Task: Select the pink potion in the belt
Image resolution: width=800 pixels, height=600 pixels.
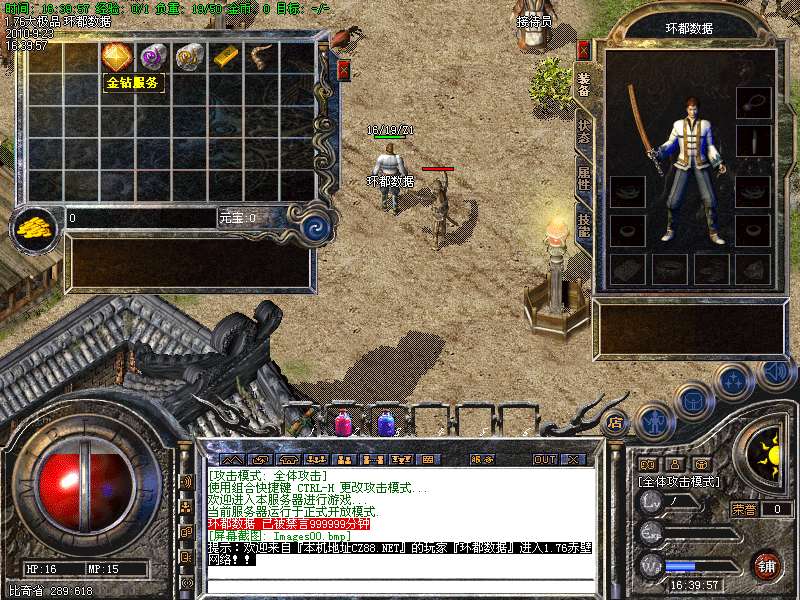Action: tap(343, 423)
